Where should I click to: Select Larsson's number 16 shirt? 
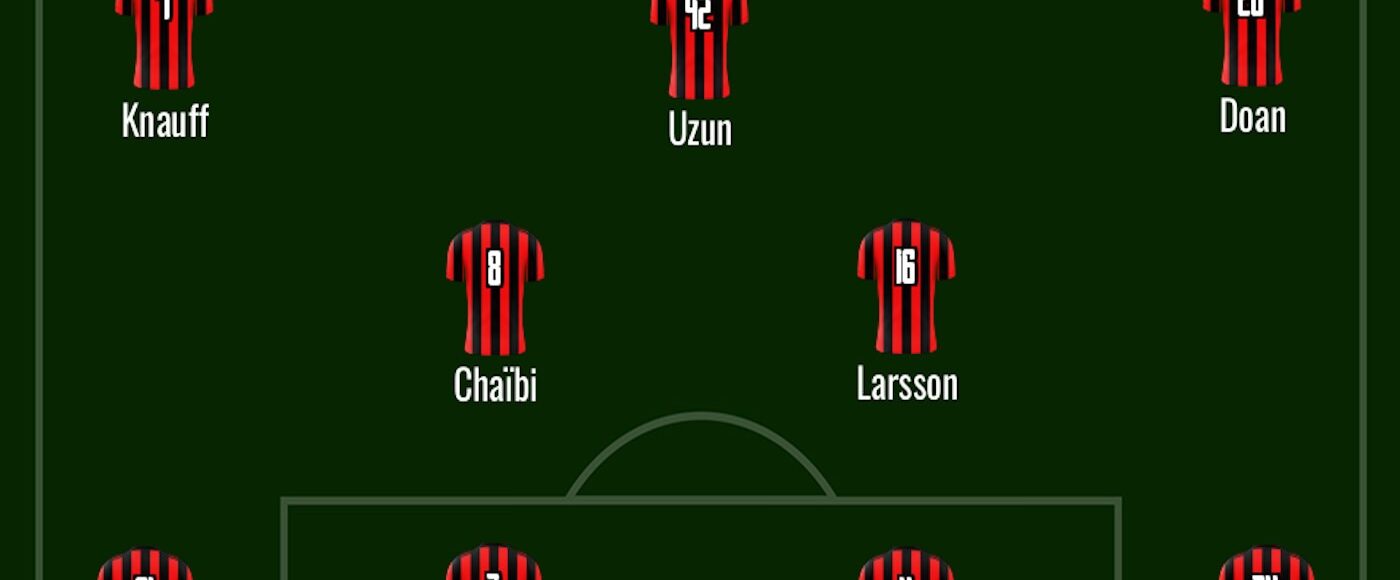pyautogui.click(x=906, y=287)
